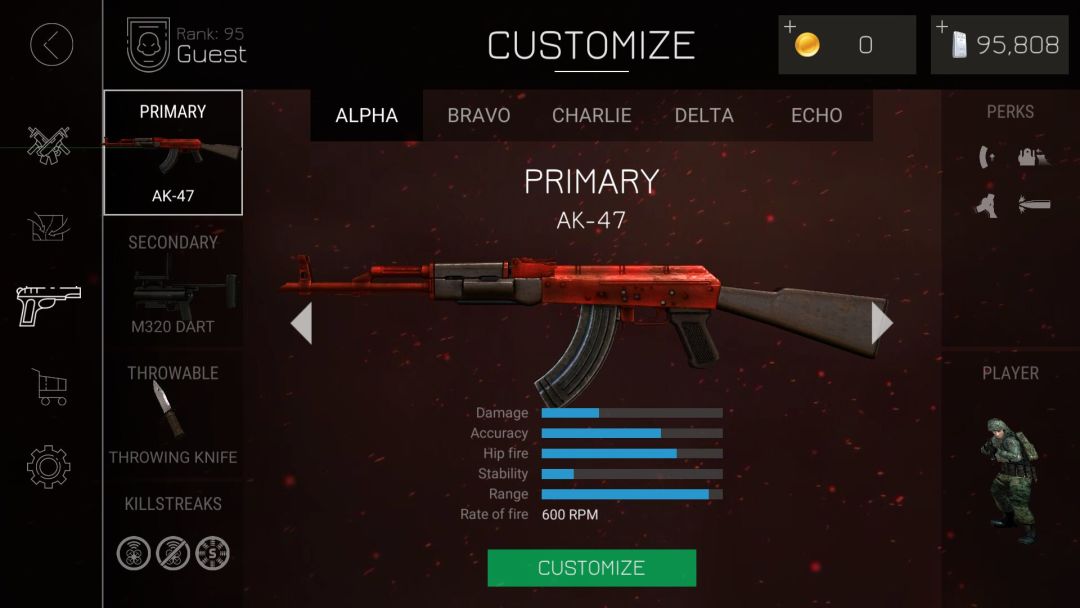
Task: Switch to the BRAVO loadout tab
Action: (478, 115)
